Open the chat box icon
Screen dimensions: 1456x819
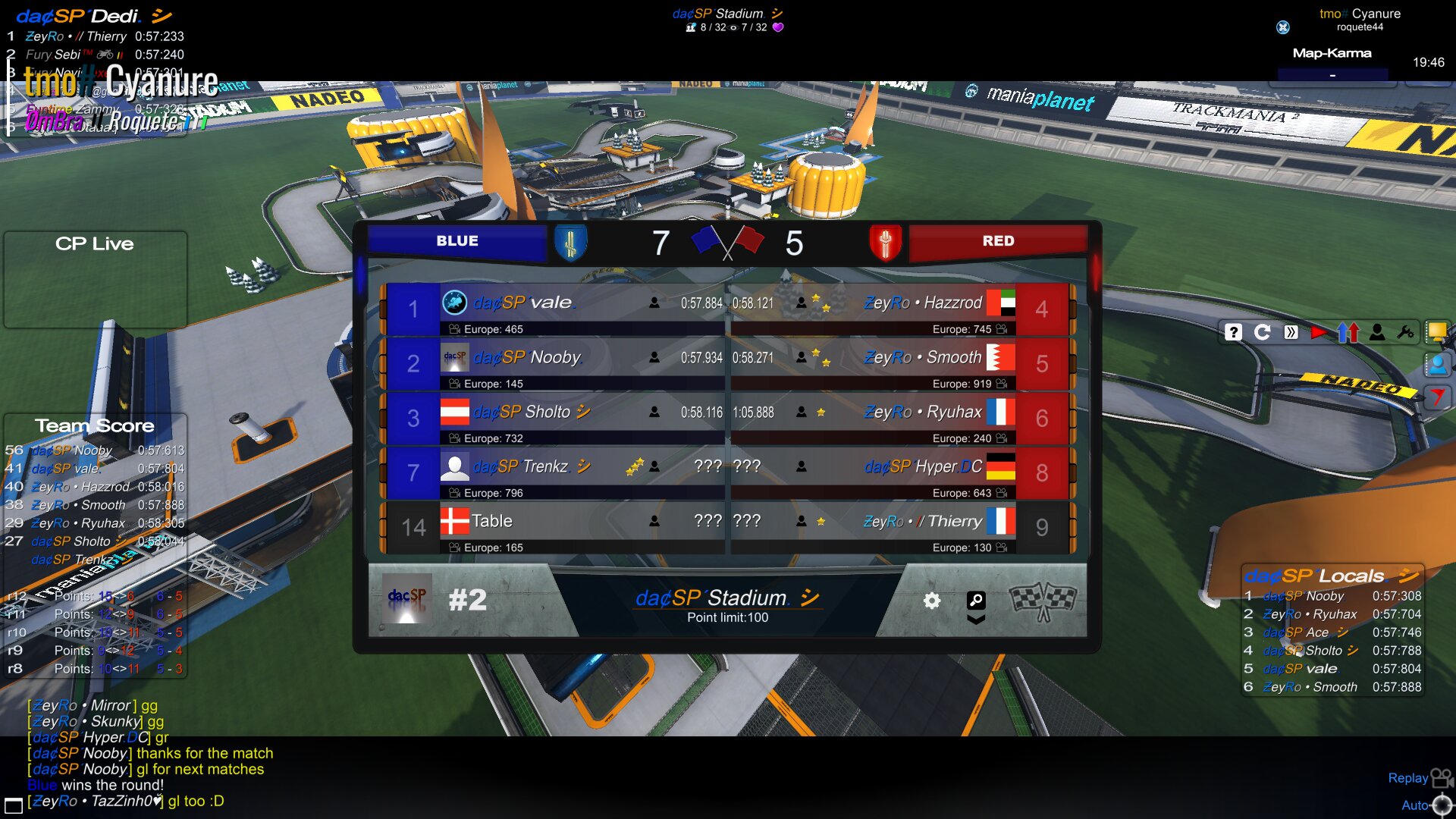click(13, 805)
